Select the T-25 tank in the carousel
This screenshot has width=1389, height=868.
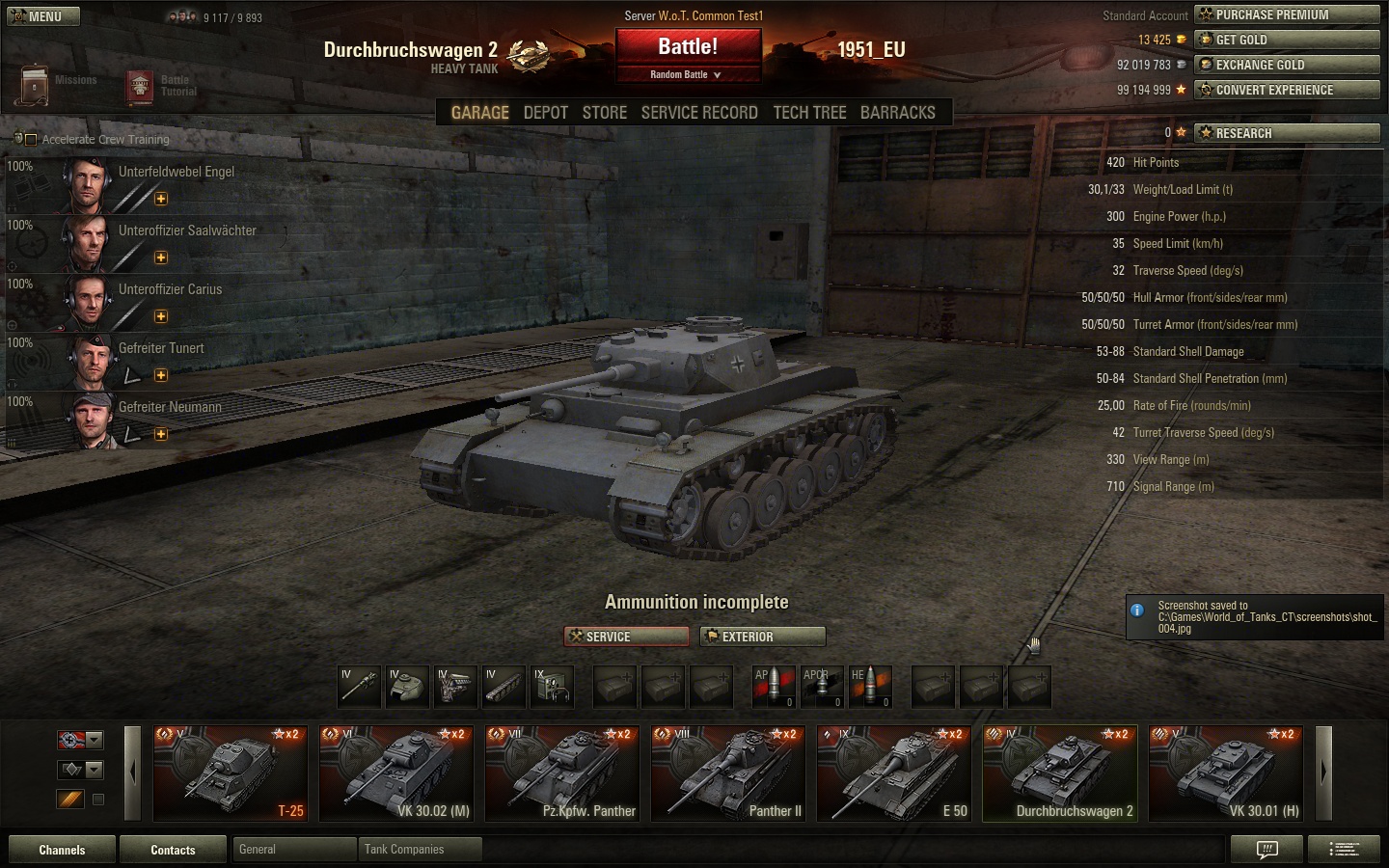pyautogui.click(x=231, y=773)
